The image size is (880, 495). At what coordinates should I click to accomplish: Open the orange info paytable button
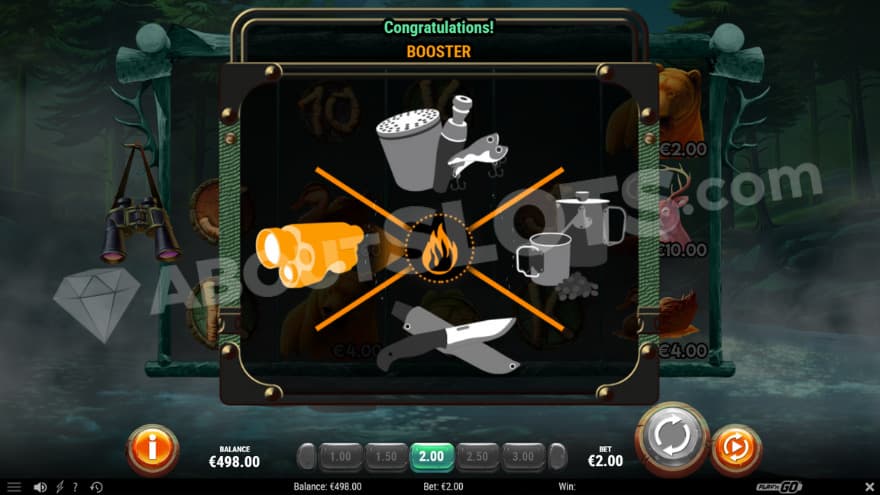click(x=152, y=449)
